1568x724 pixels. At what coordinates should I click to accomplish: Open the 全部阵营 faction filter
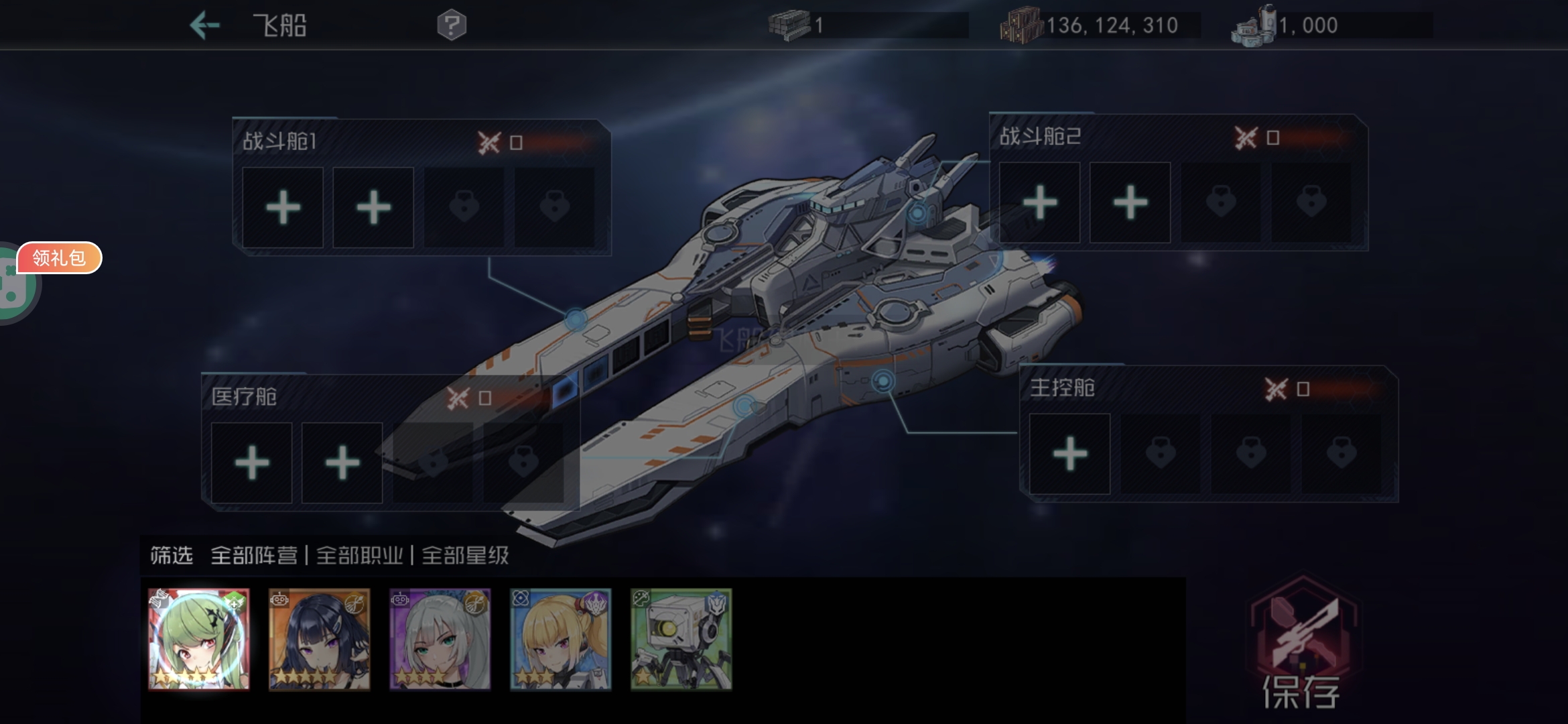[254, 556]
